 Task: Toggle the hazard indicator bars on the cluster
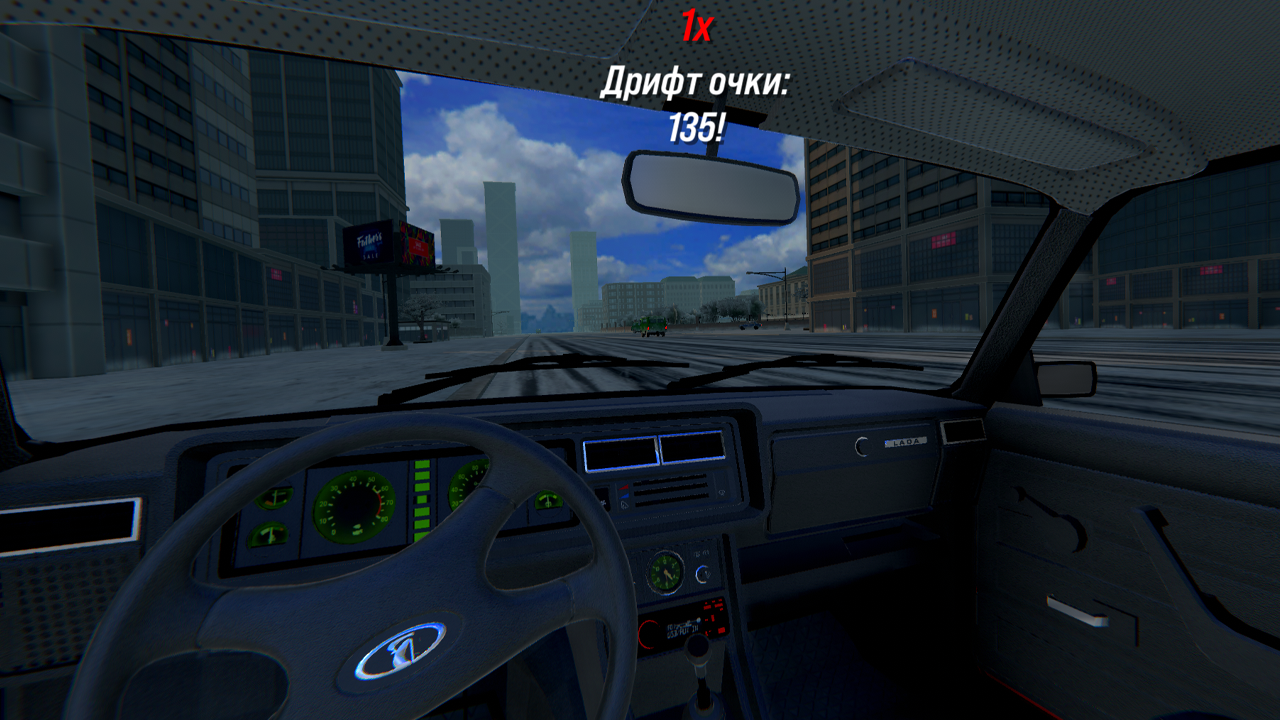422,500
